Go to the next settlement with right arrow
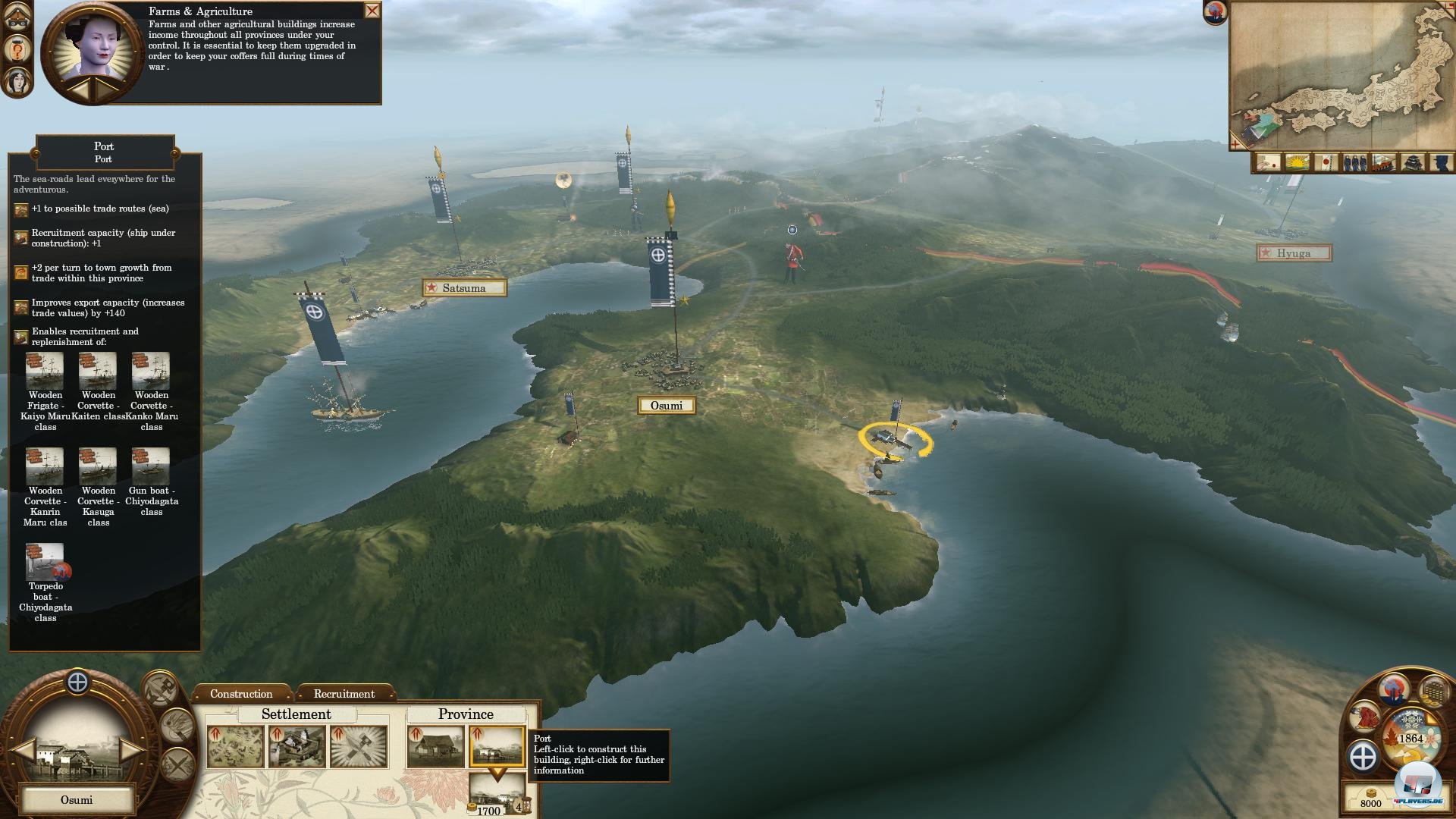The width and height of the screenshot is (1456, 819). 130,751
